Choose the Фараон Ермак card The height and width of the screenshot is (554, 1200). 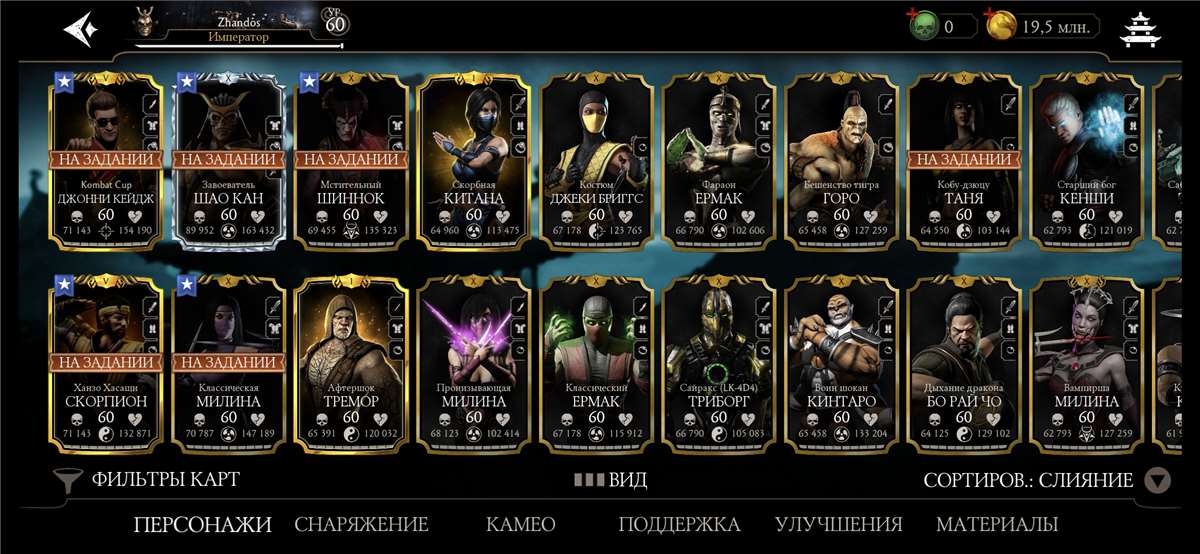click(720, 160)
